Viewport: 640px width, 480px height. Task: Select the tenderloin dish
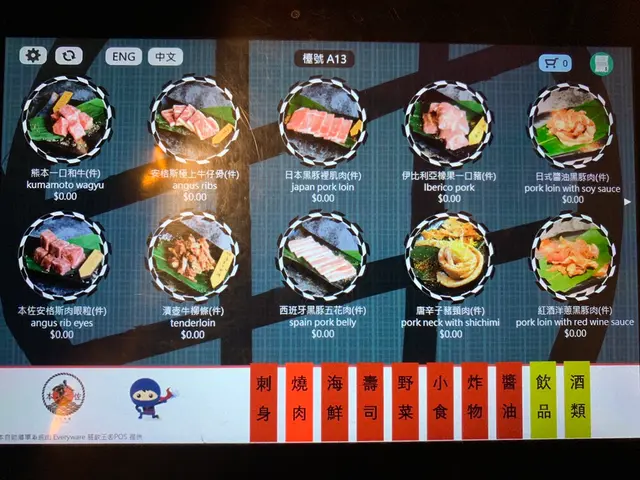[192, 255]
